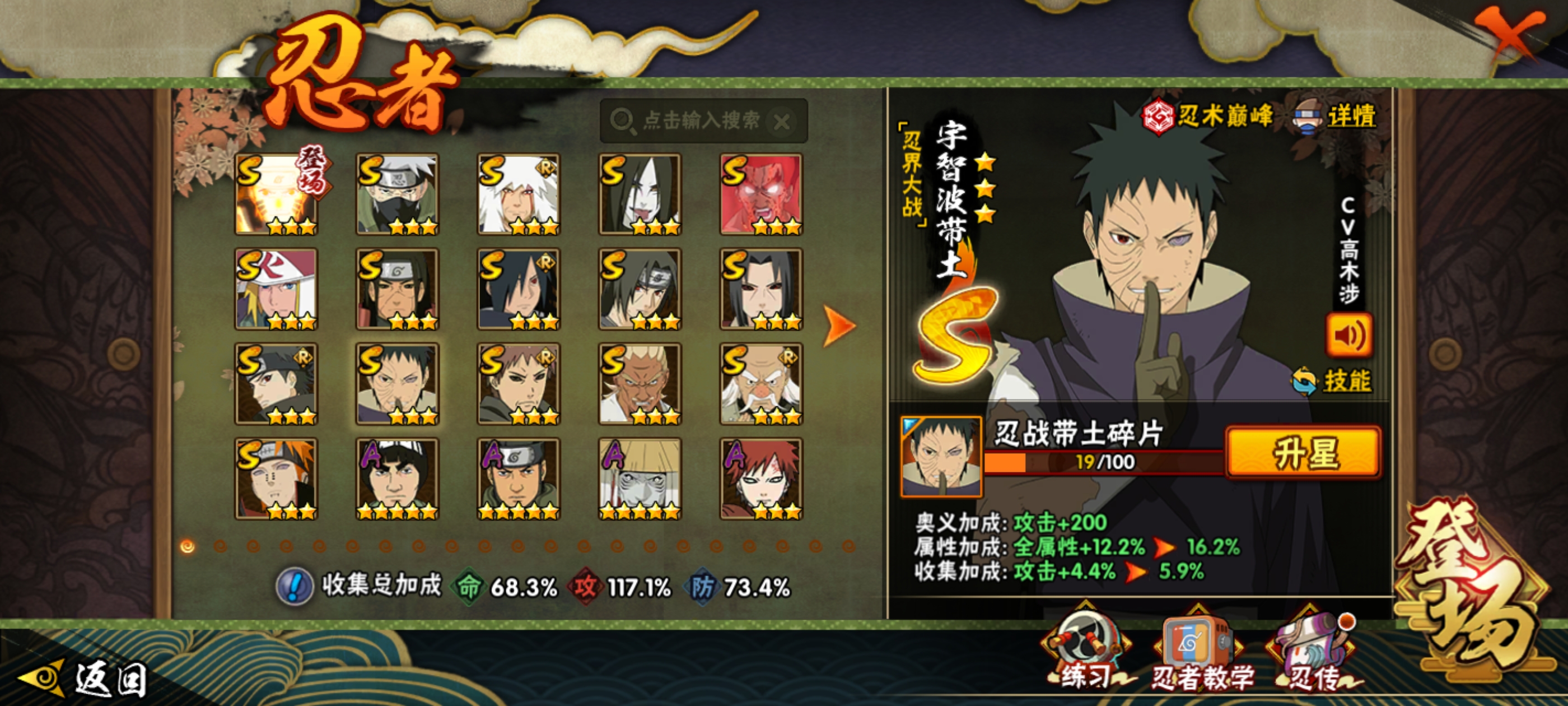
Task: Choose the Orochimaru ninja portrait
Action: click(x=640, y=194)
